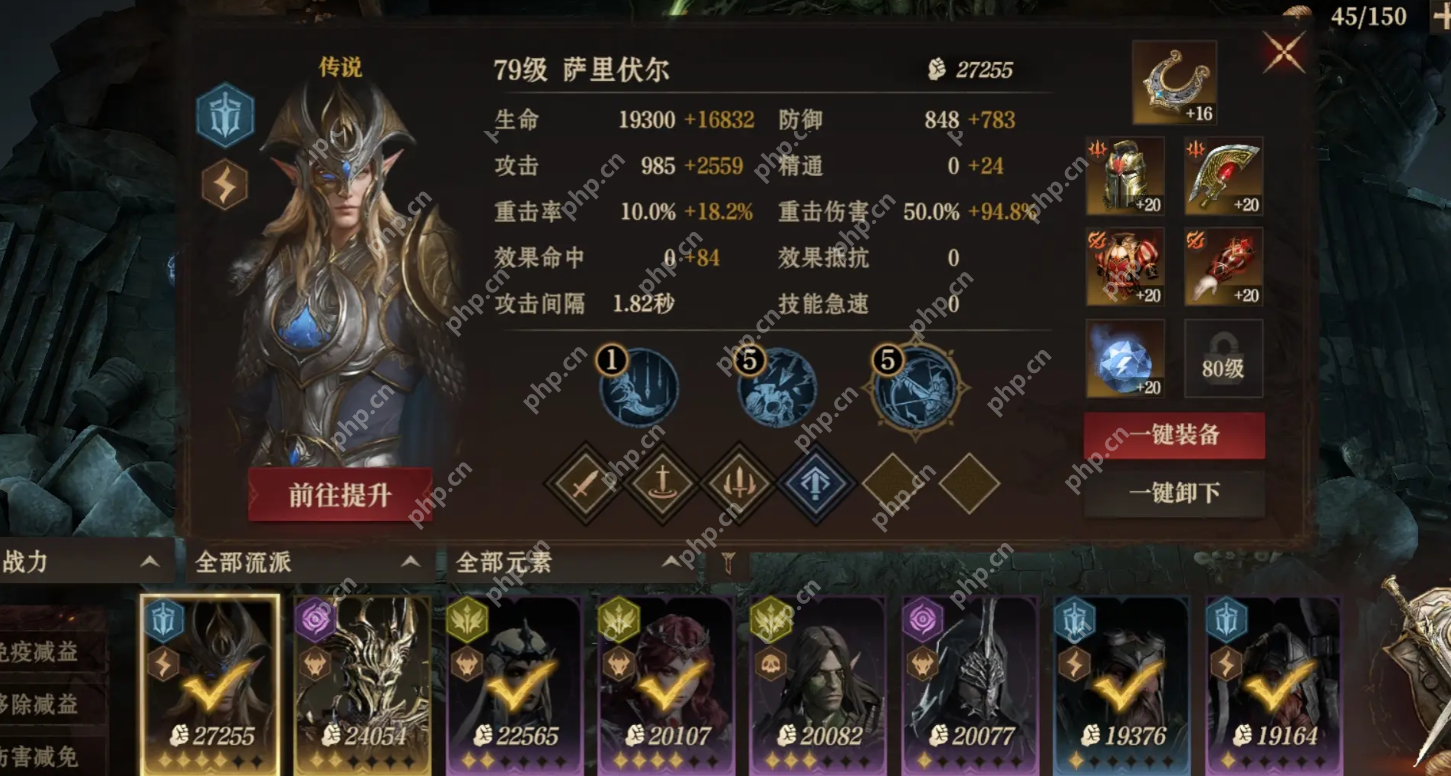Select the trident style diamond icon

click(737, 484)
